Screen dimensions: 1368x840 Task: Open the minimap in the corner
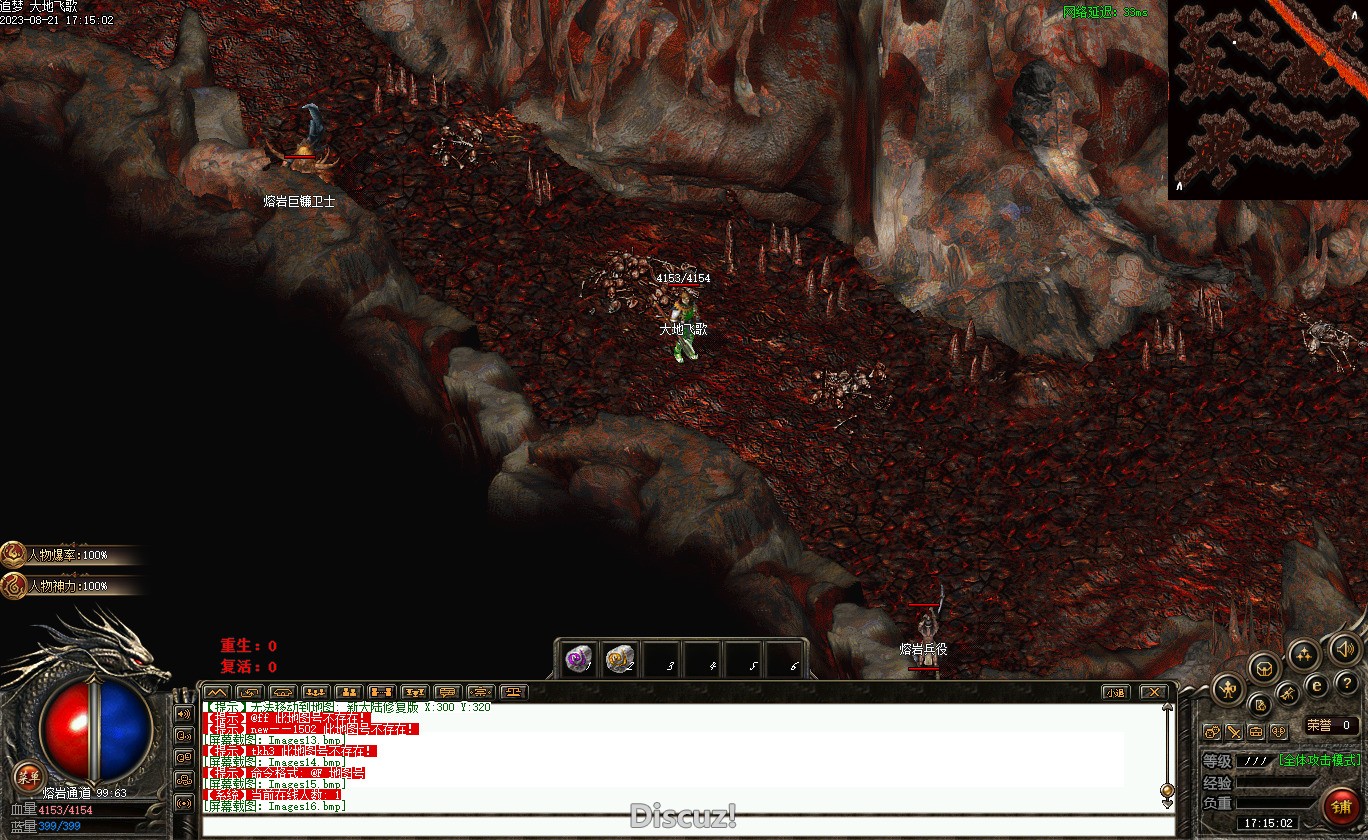1267,99
